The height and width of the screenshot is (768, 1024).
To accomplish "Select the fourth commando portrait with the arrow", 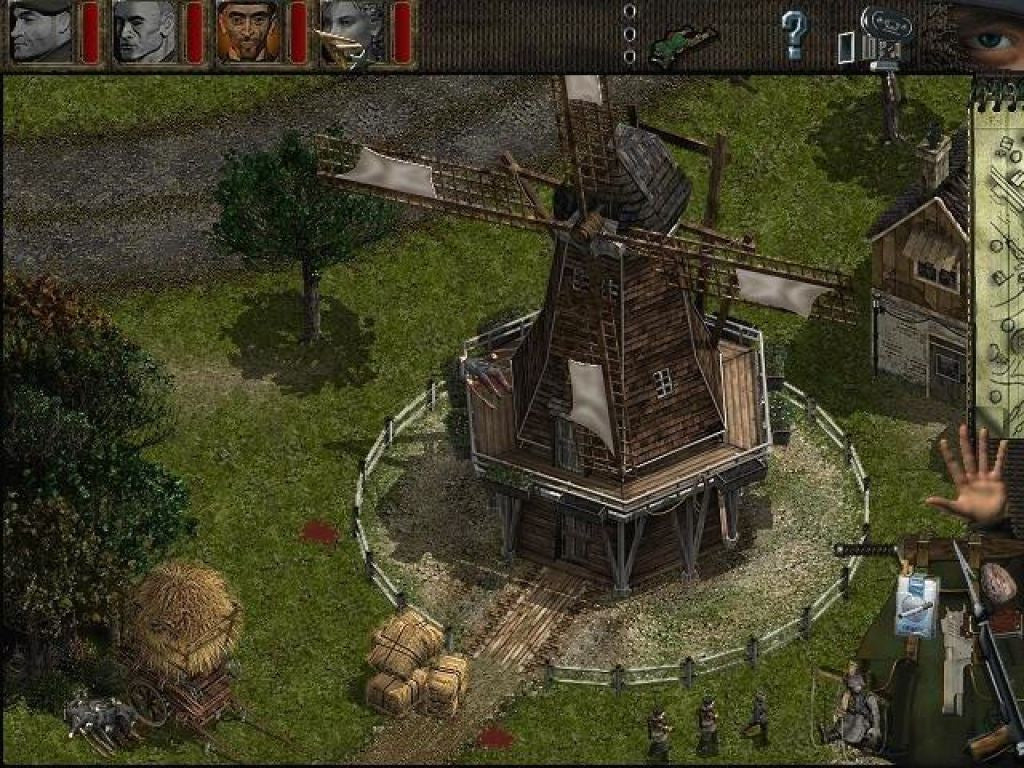I will [x=352, y=32].
